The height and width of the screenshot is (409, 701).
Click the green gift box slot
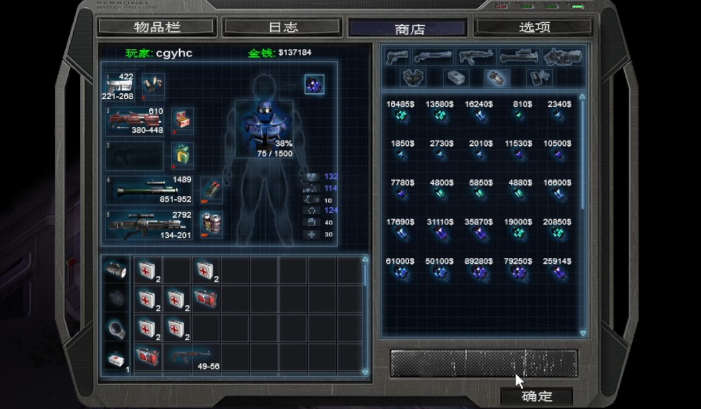[x=181, y=154]
